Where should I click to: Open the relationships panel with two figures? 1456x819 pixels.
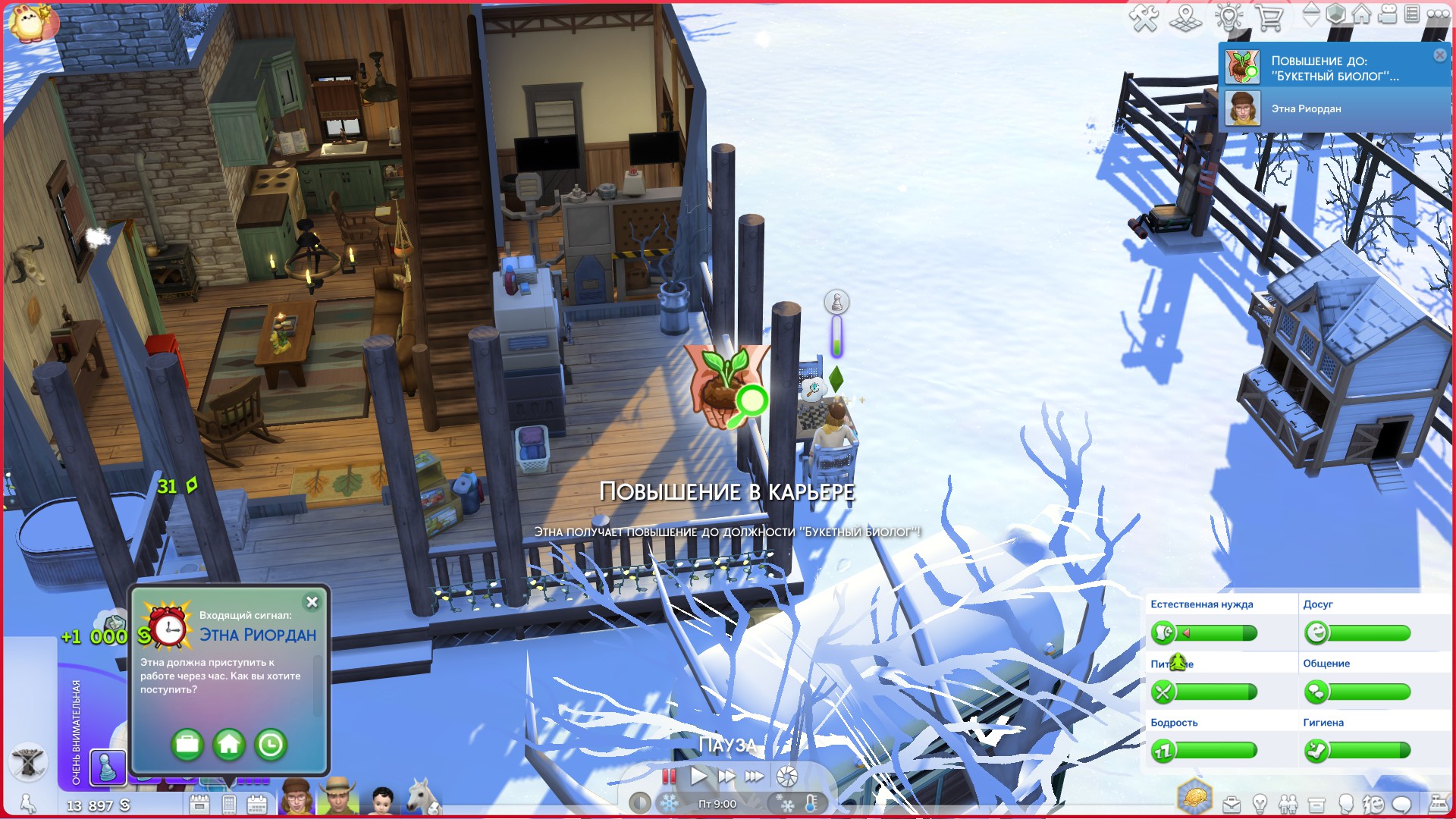pos(1288,804)
